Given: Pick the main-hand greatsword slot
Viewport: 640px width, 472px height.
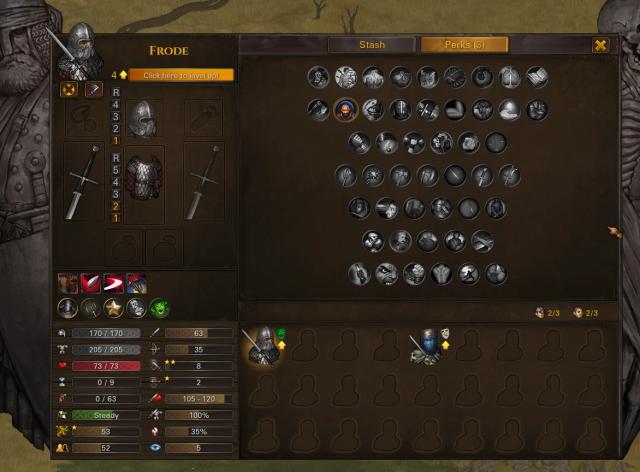Looking at the screenshot, I should (x=83, y=181).
